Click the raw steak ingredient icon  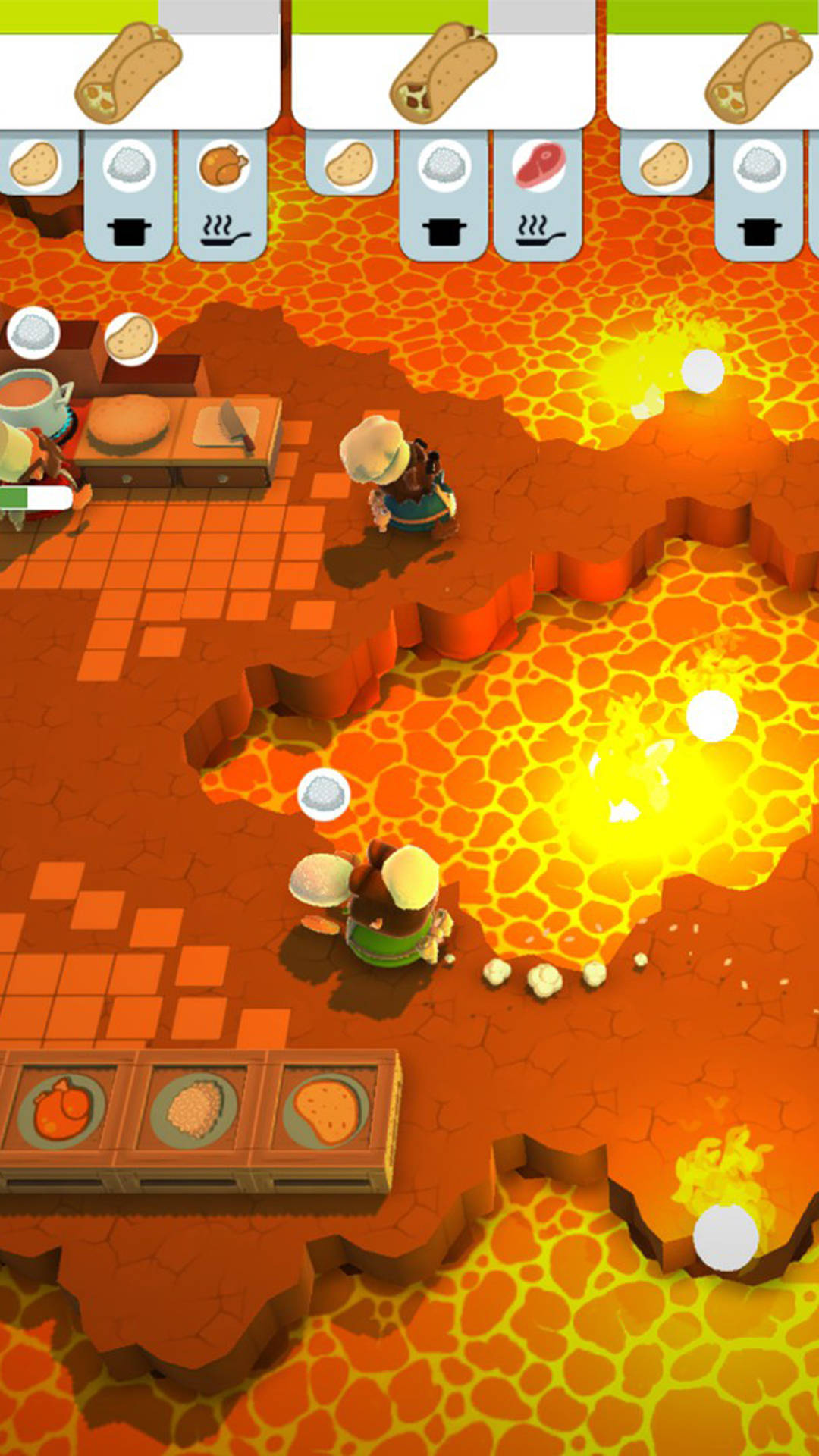pos(538,165)
